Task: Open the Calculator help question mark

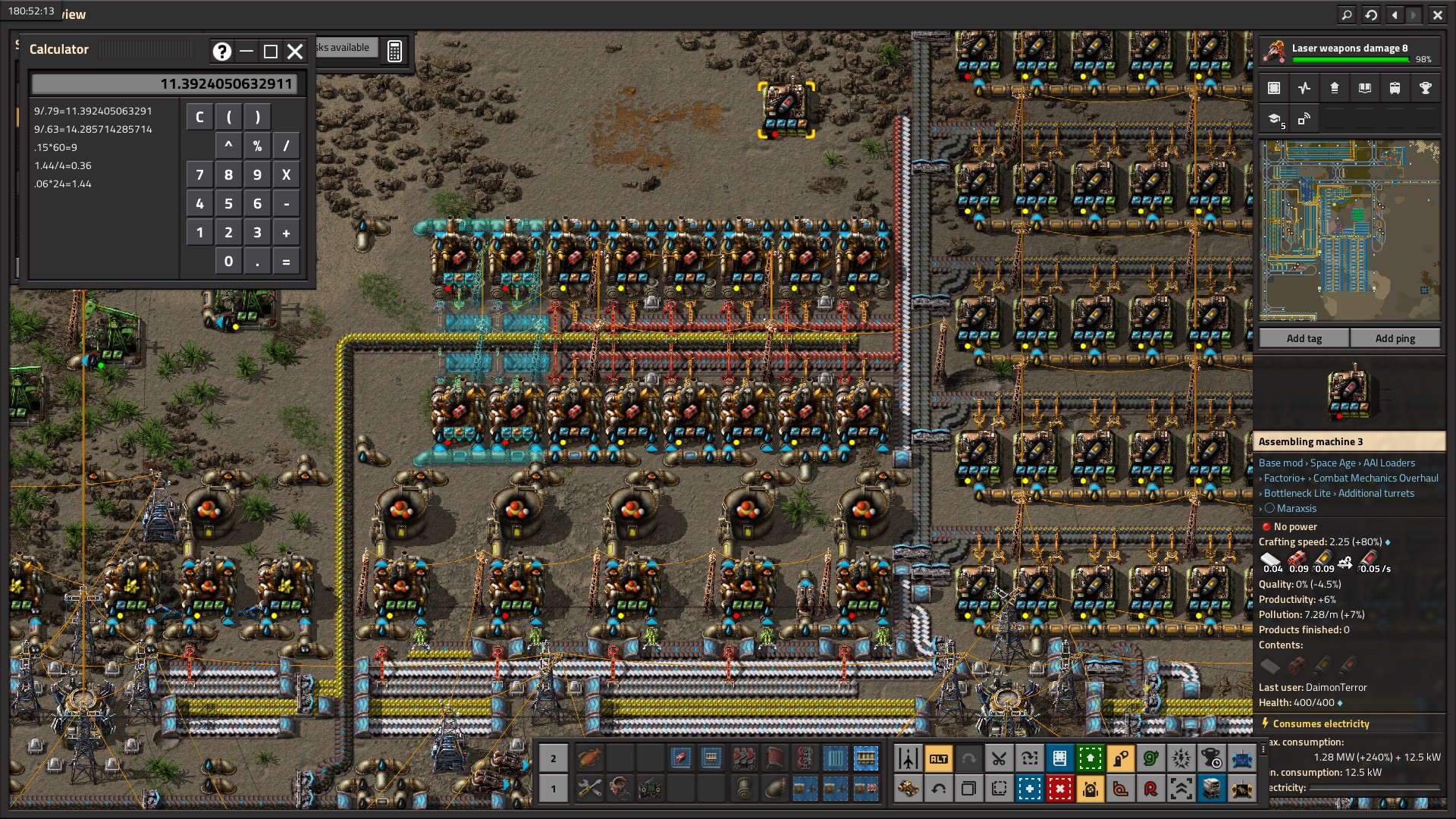Action: (x=221, y=51)
